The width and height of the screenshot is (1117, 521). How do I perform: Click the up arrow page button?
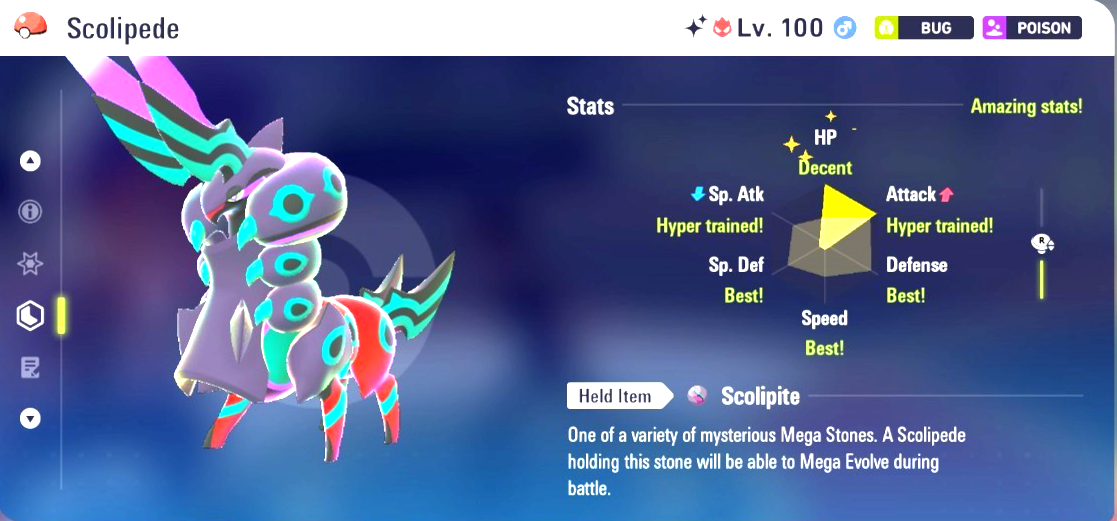[30, 160]
